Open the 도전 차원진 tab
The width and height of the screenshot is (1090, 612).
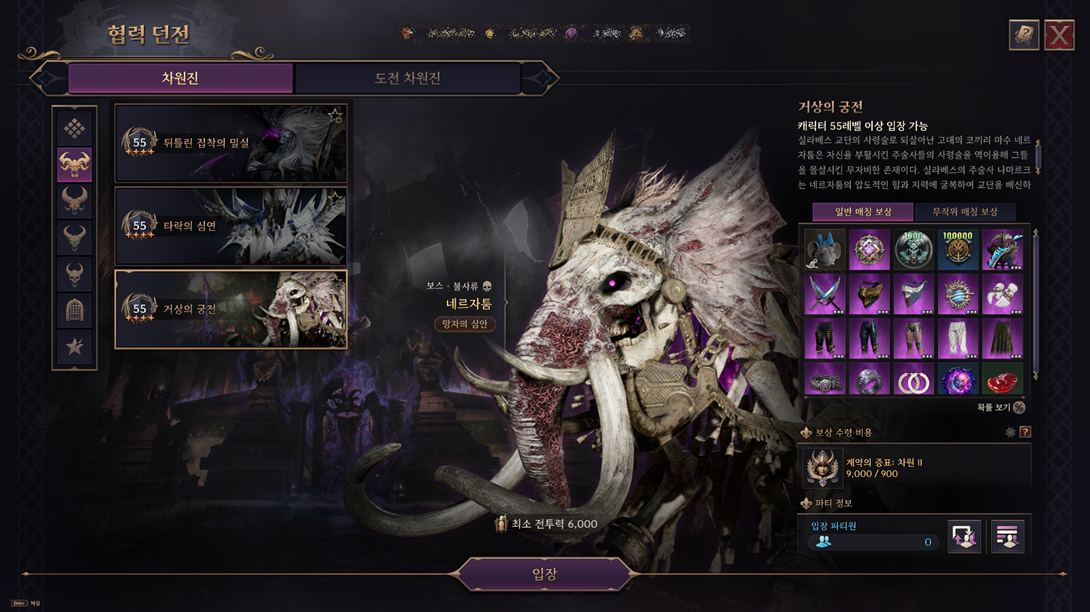click(x=407, y=78)
